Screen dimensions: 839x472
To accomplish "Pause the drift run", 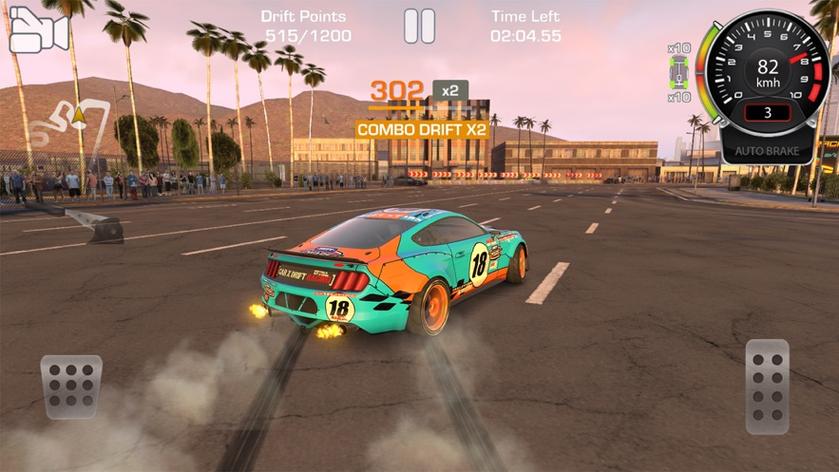I will click(x=419, y=26).
